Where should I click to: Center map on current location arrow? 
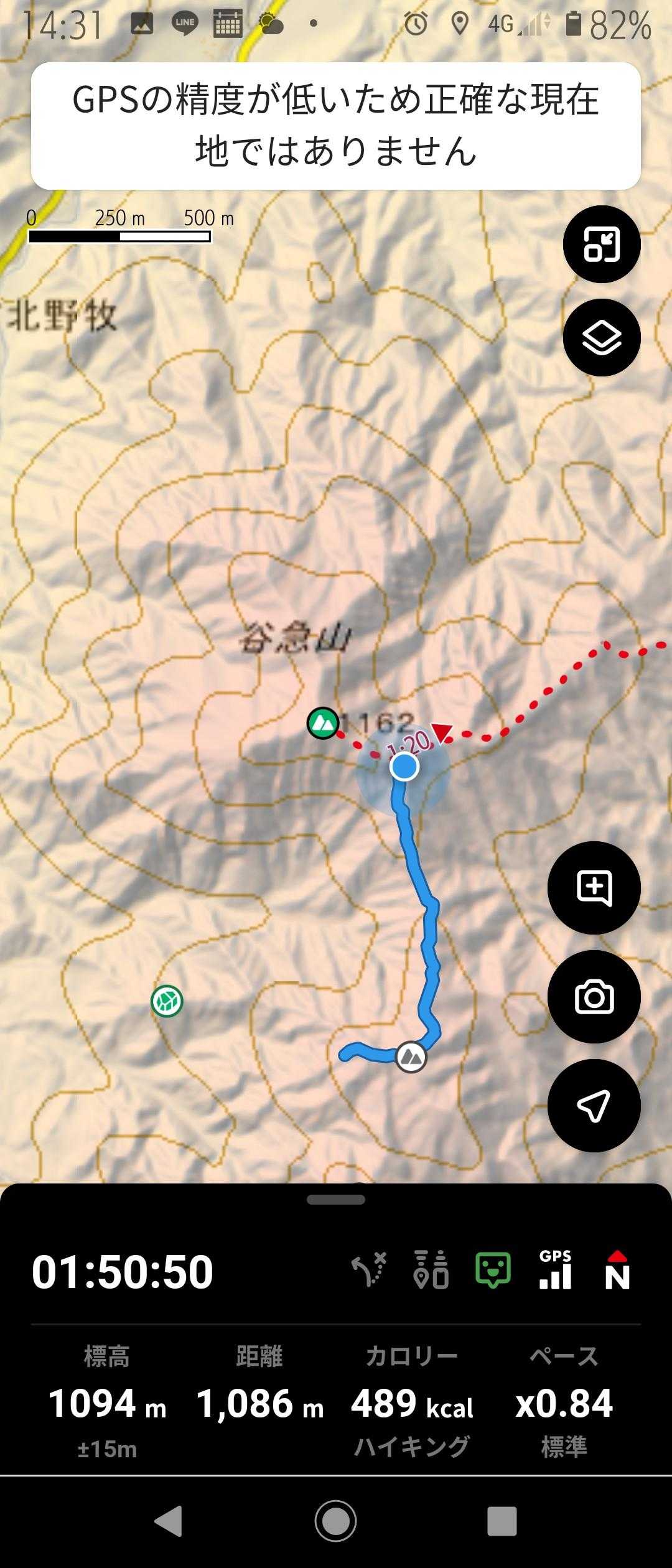pos(594,1106)
